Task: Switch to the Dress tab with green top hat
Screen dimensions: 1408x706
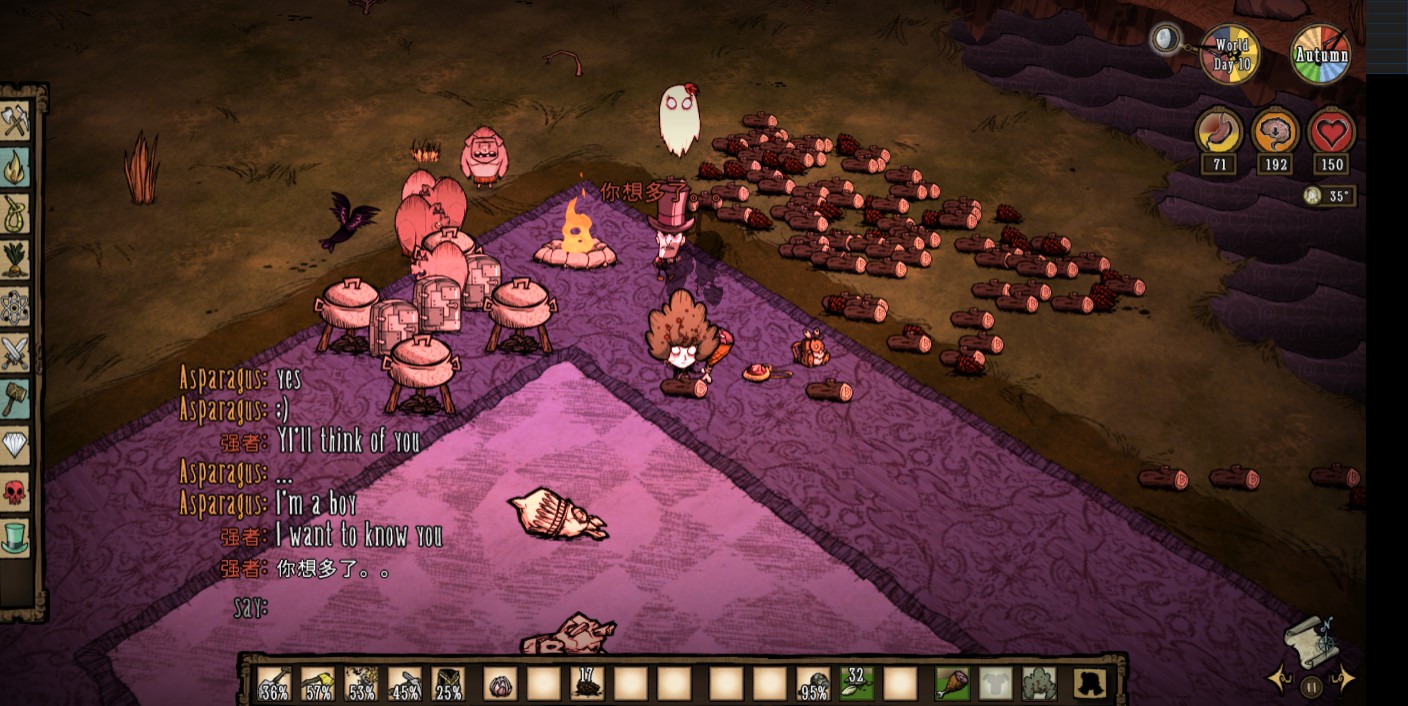Action: [16, 537]
